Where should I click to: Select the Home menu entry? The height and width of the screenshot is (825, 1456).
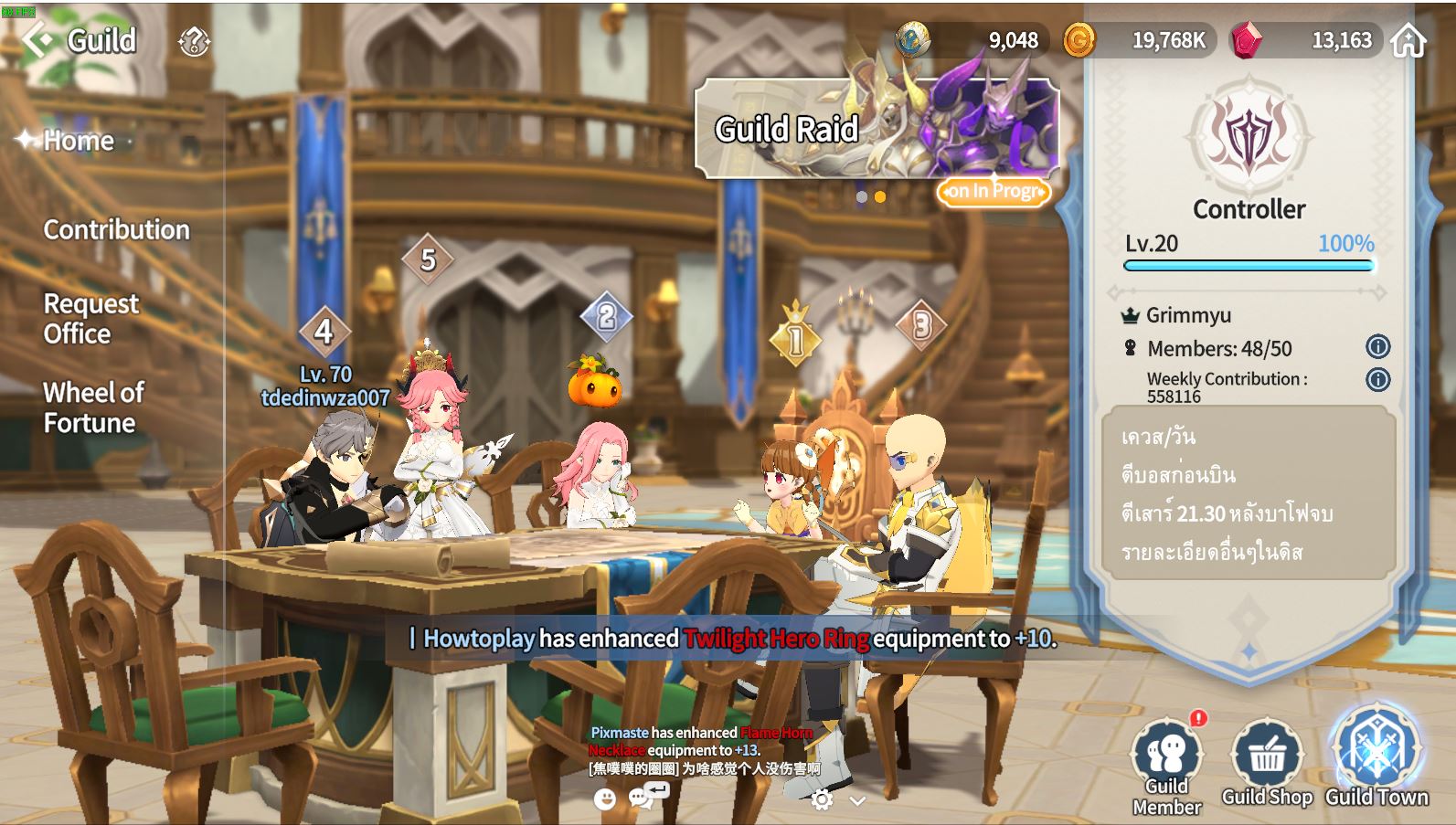[79, 141]
